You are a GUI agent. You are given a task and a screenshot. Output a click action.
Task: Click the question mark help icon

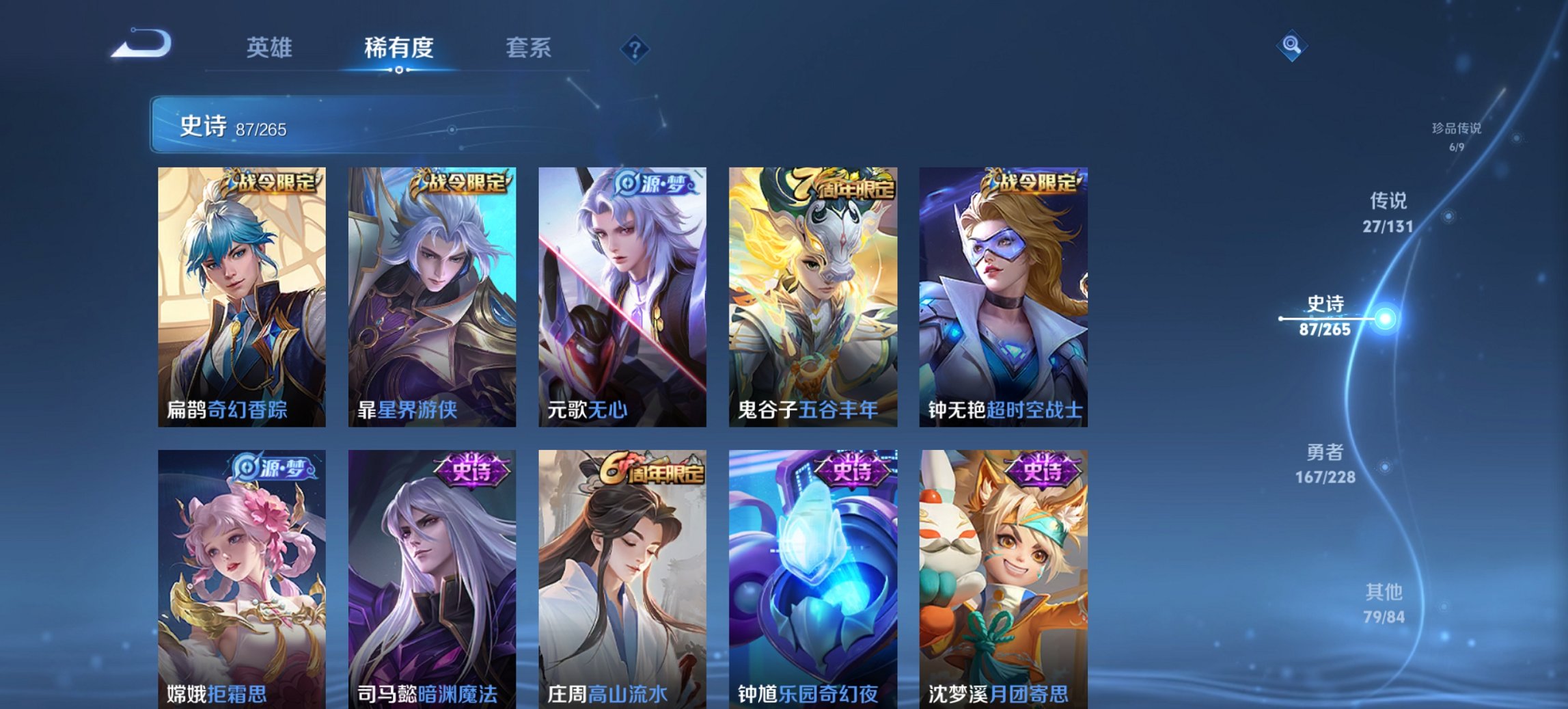[634, 48]
